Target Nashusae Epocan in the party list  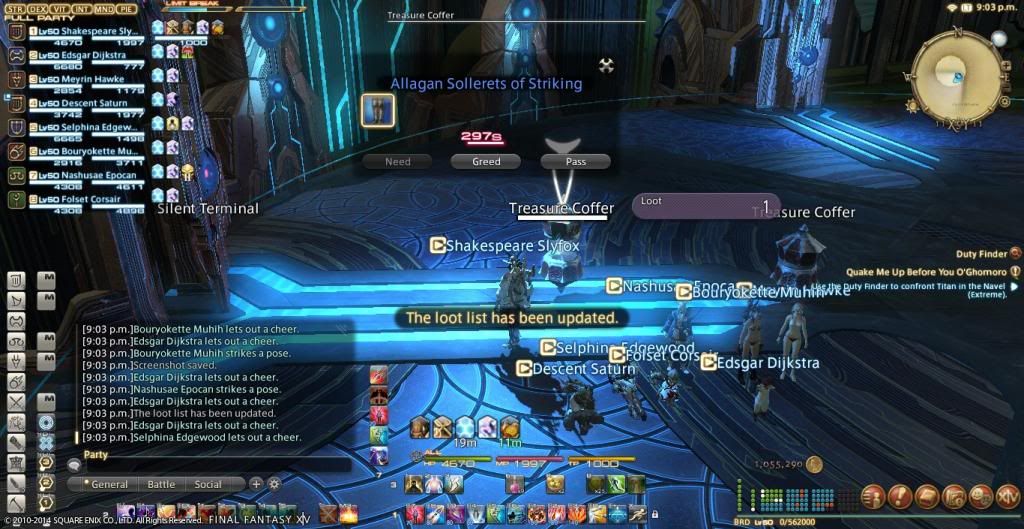pos(83,176)
